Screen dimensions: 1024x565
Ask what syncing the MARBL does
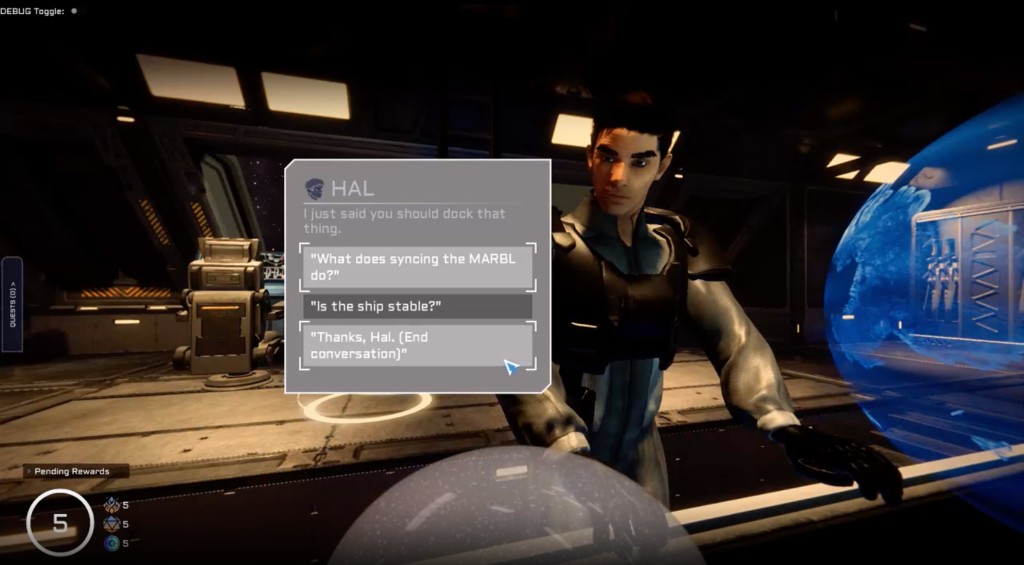tap(418, 266)
